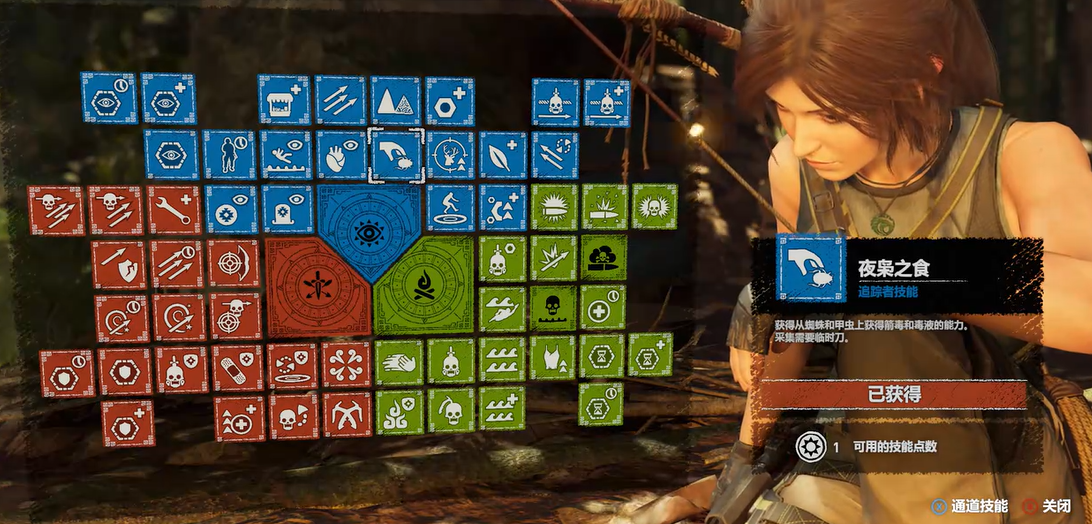Pick the blue hexagon nut skill
1092x524 pixels.
(x=450, y=100)
